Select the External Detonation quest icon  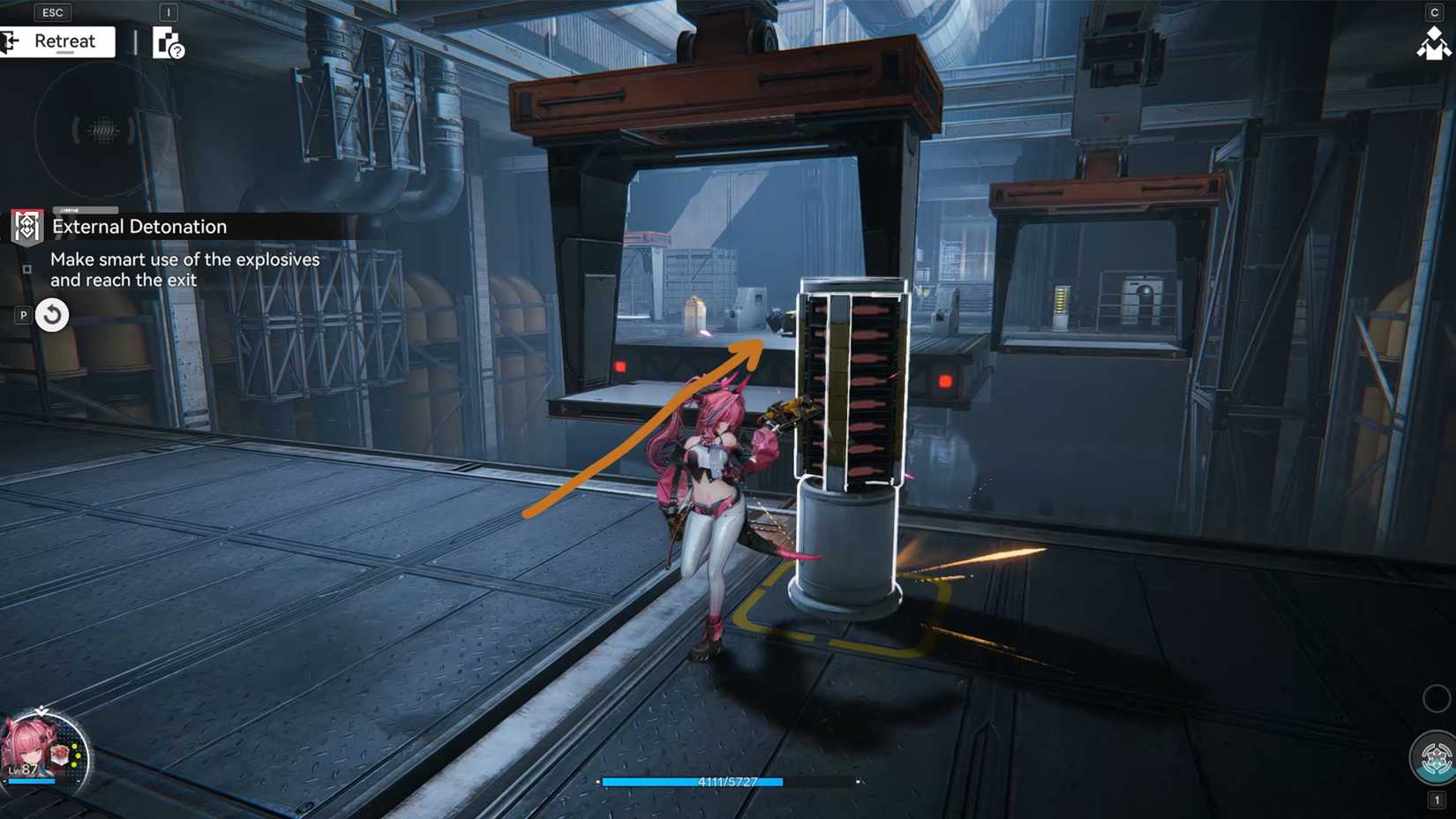point(26,226)
